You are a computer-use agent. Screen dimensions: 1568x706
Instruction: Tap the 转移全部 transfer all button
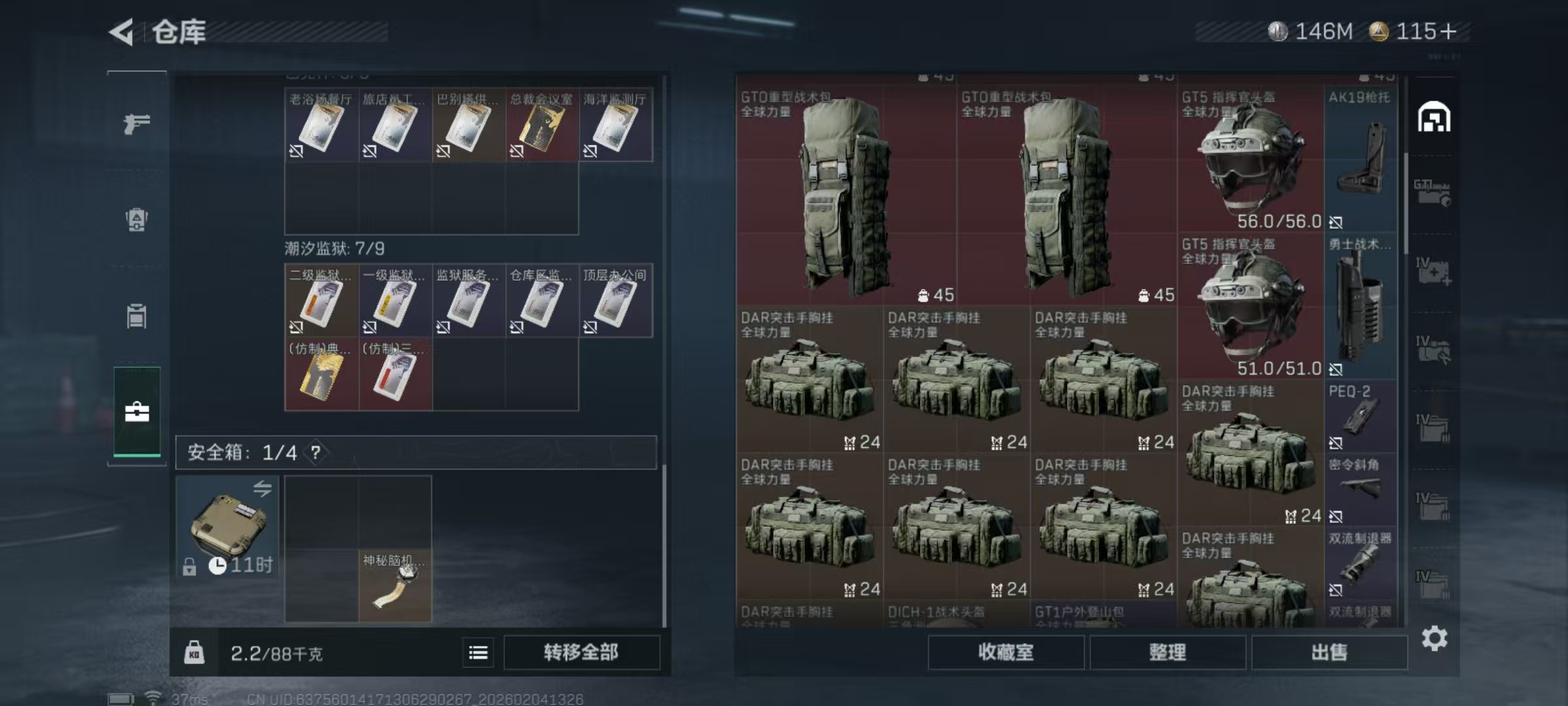click(x=581, y=652)
